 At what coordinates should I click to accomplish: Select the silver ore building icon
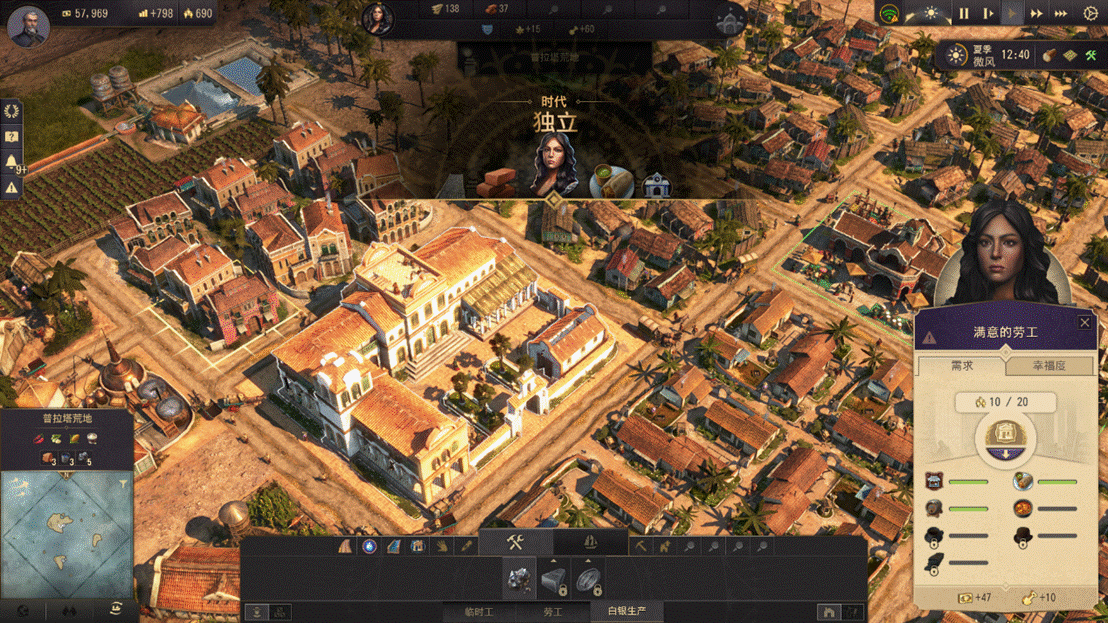tap(519, 578)
